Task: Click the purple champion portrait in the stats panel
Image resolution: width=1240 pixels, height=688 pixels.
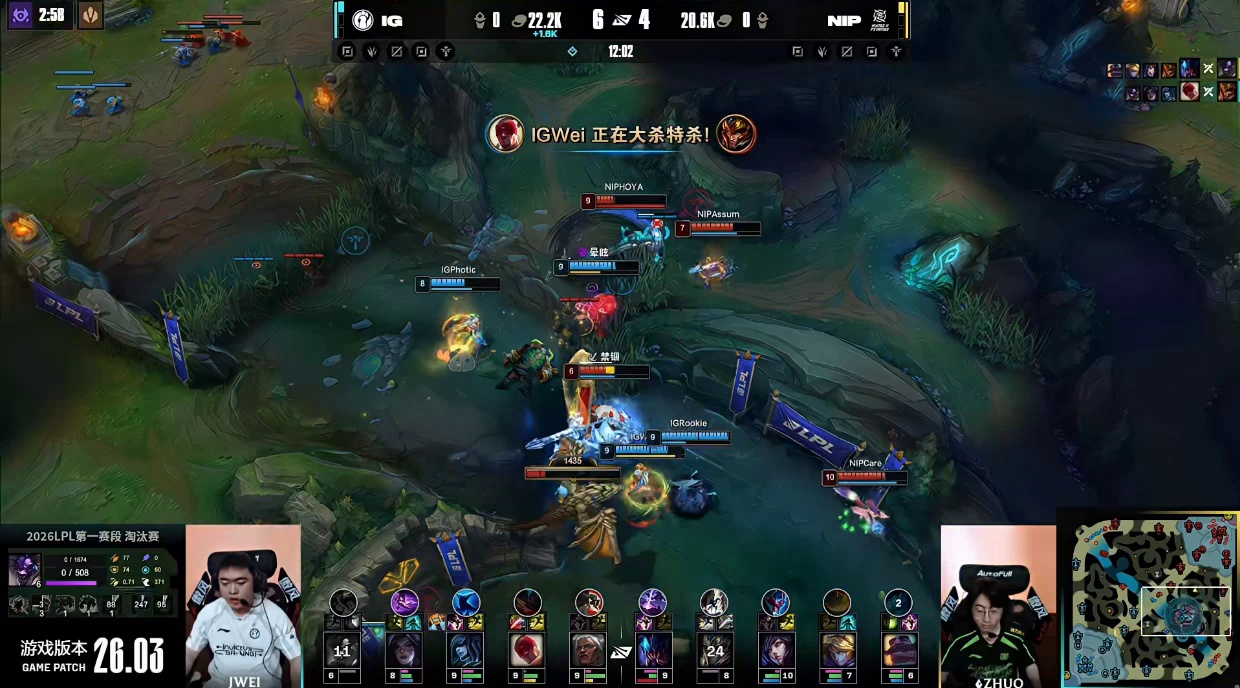Action: (24, 571)
